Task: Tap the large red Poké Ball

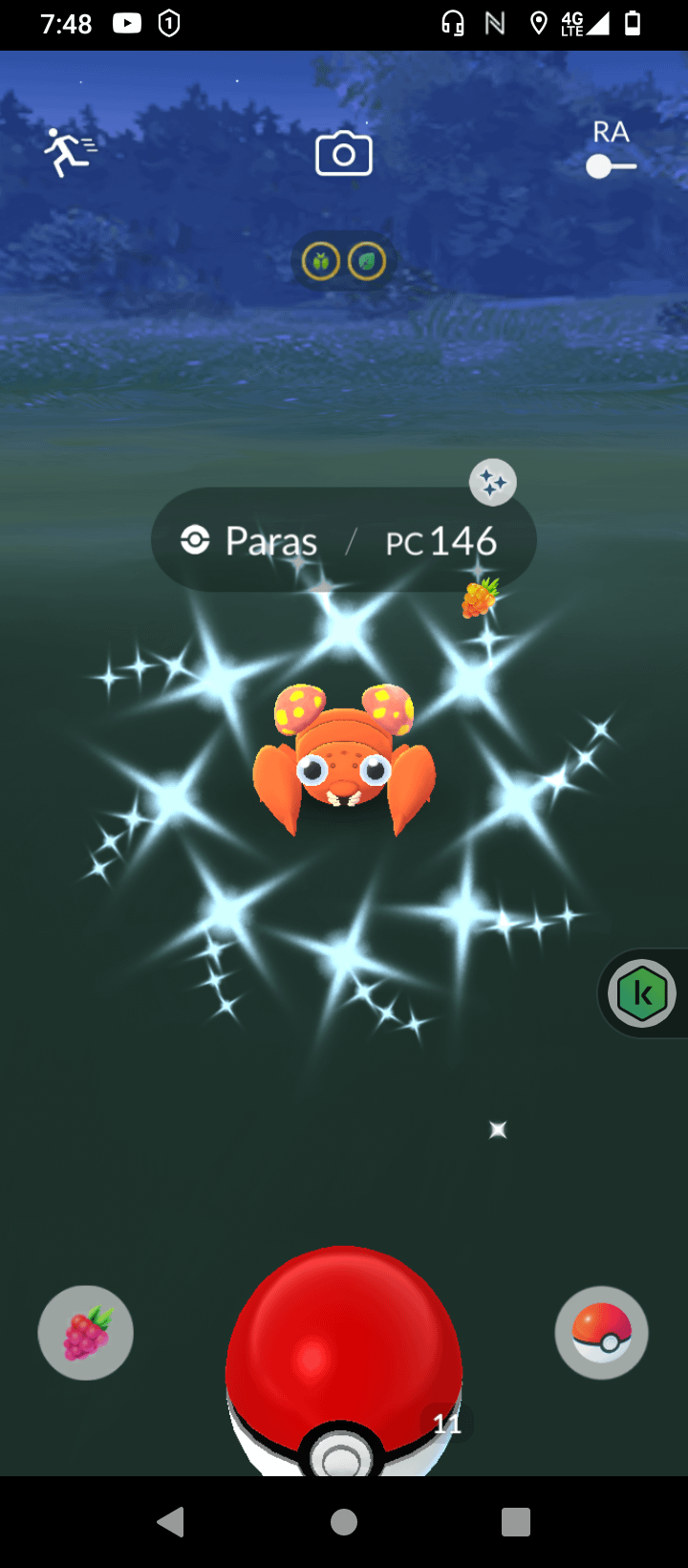Action: coord(344,1358)
